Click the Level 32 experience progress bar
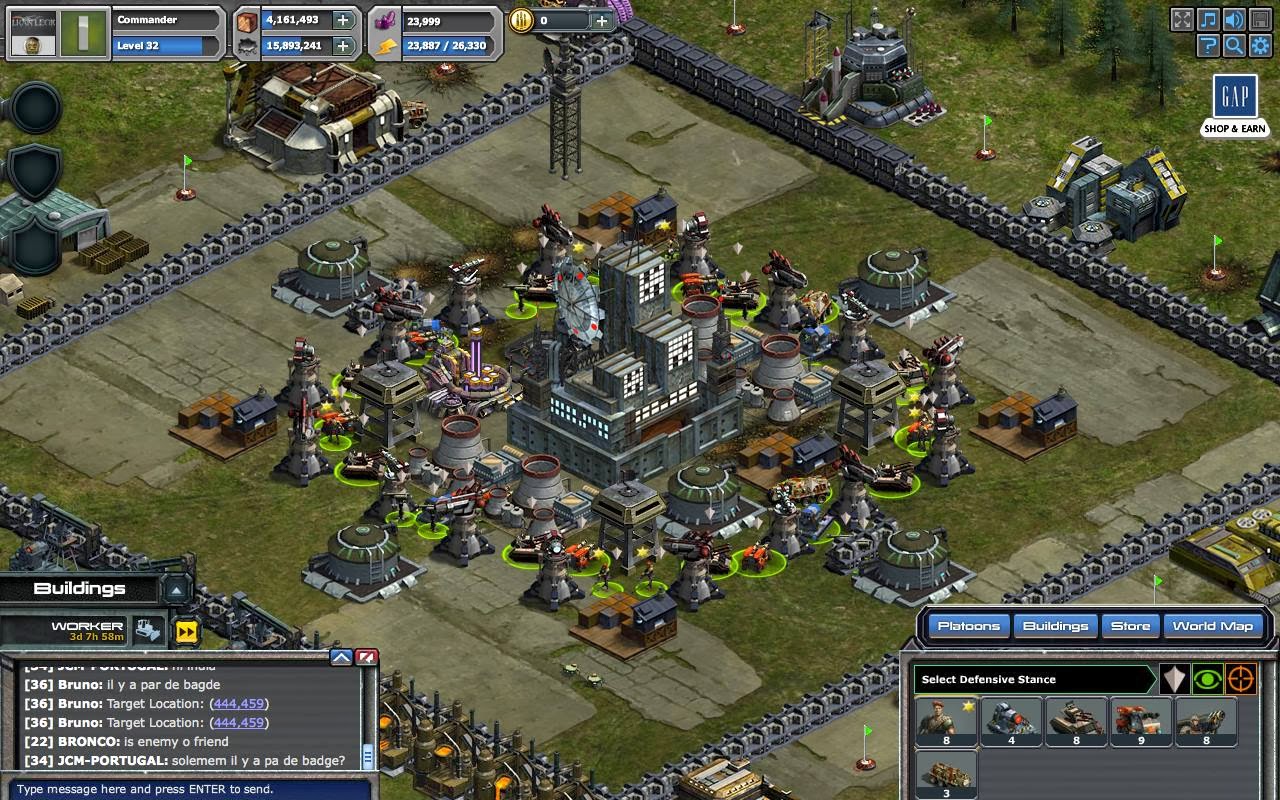 click(165, 46)
